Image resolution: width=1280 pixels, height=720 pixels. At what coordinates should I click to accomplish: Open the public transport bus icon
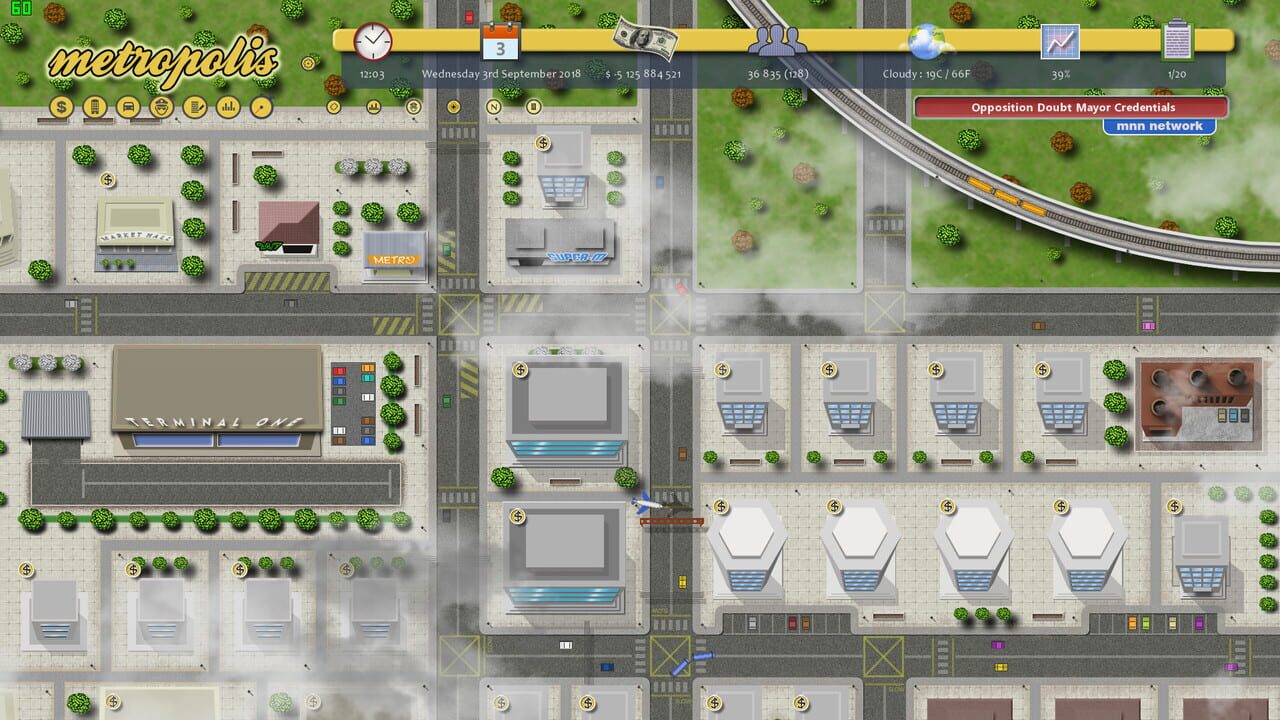click(128, 108)
